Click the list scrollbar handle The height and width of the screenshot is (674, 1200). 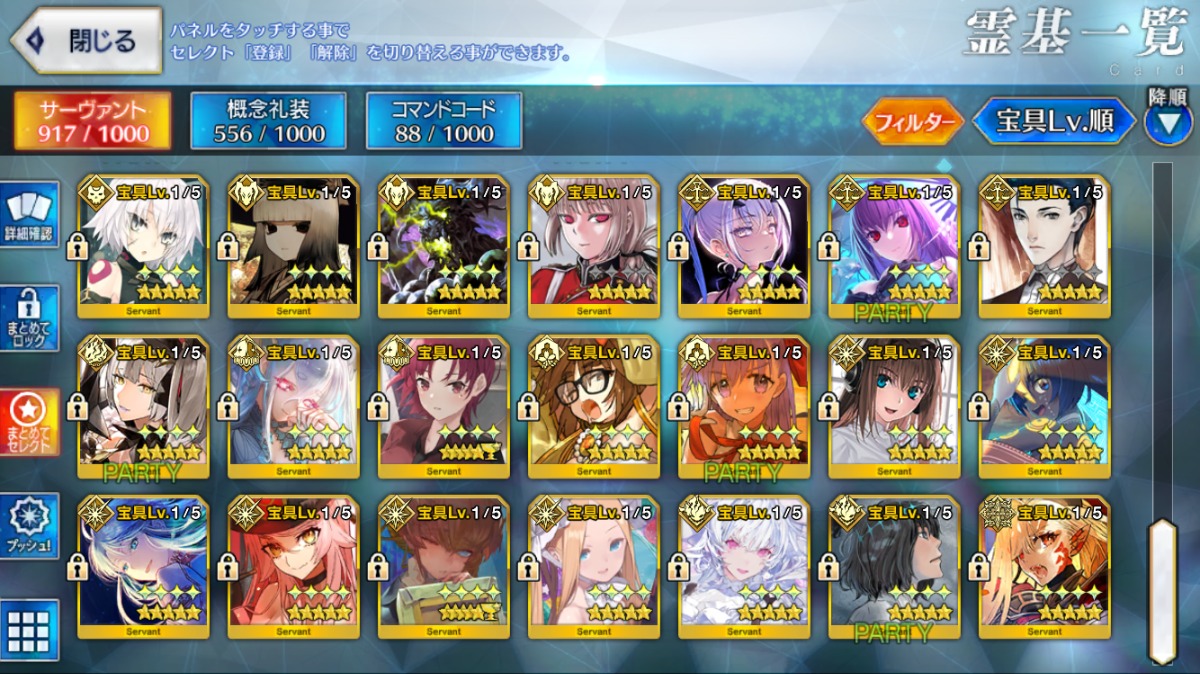coord(1161,590)
